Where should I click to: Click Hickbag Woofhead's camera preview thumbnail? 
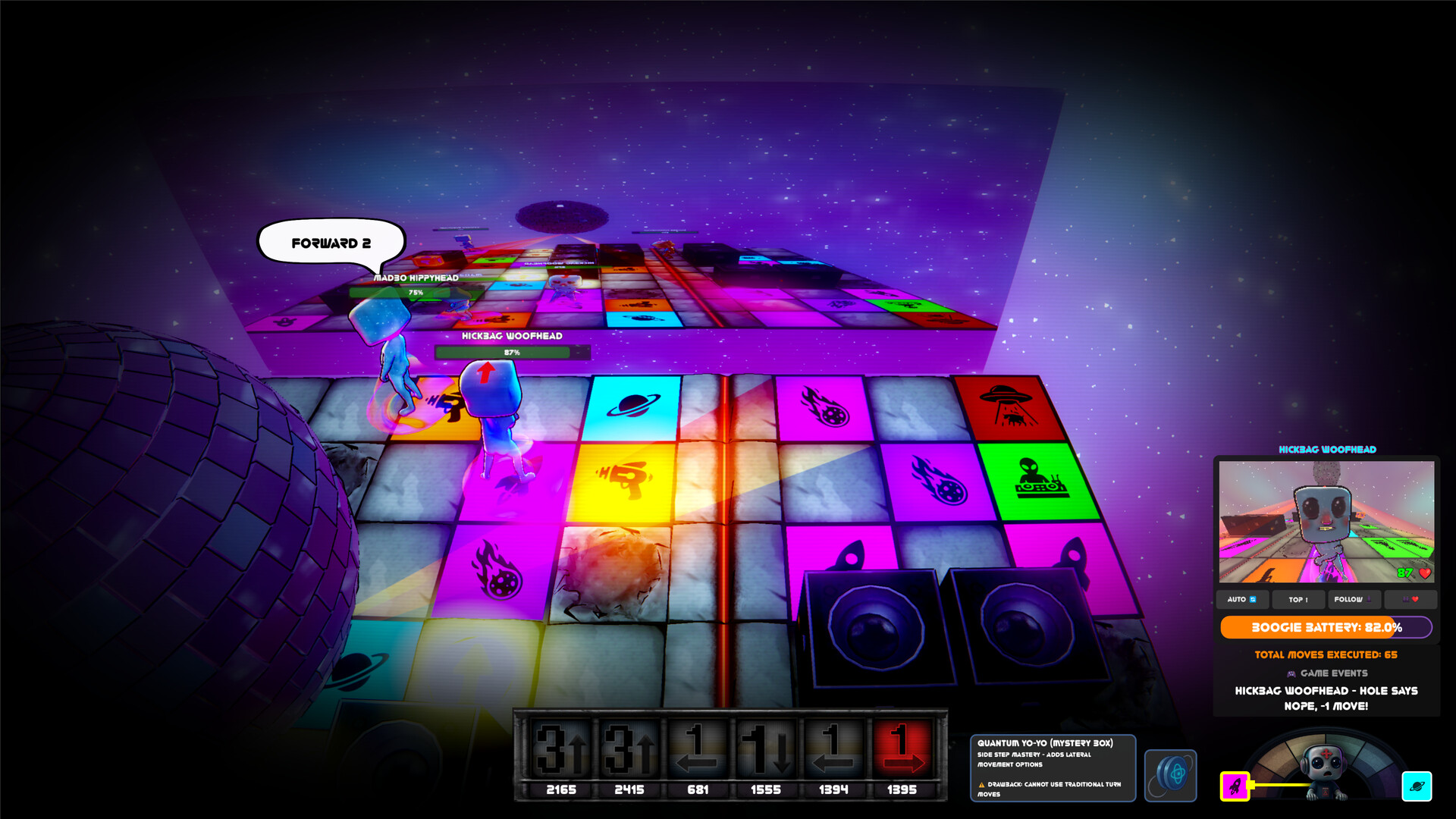1327,519
